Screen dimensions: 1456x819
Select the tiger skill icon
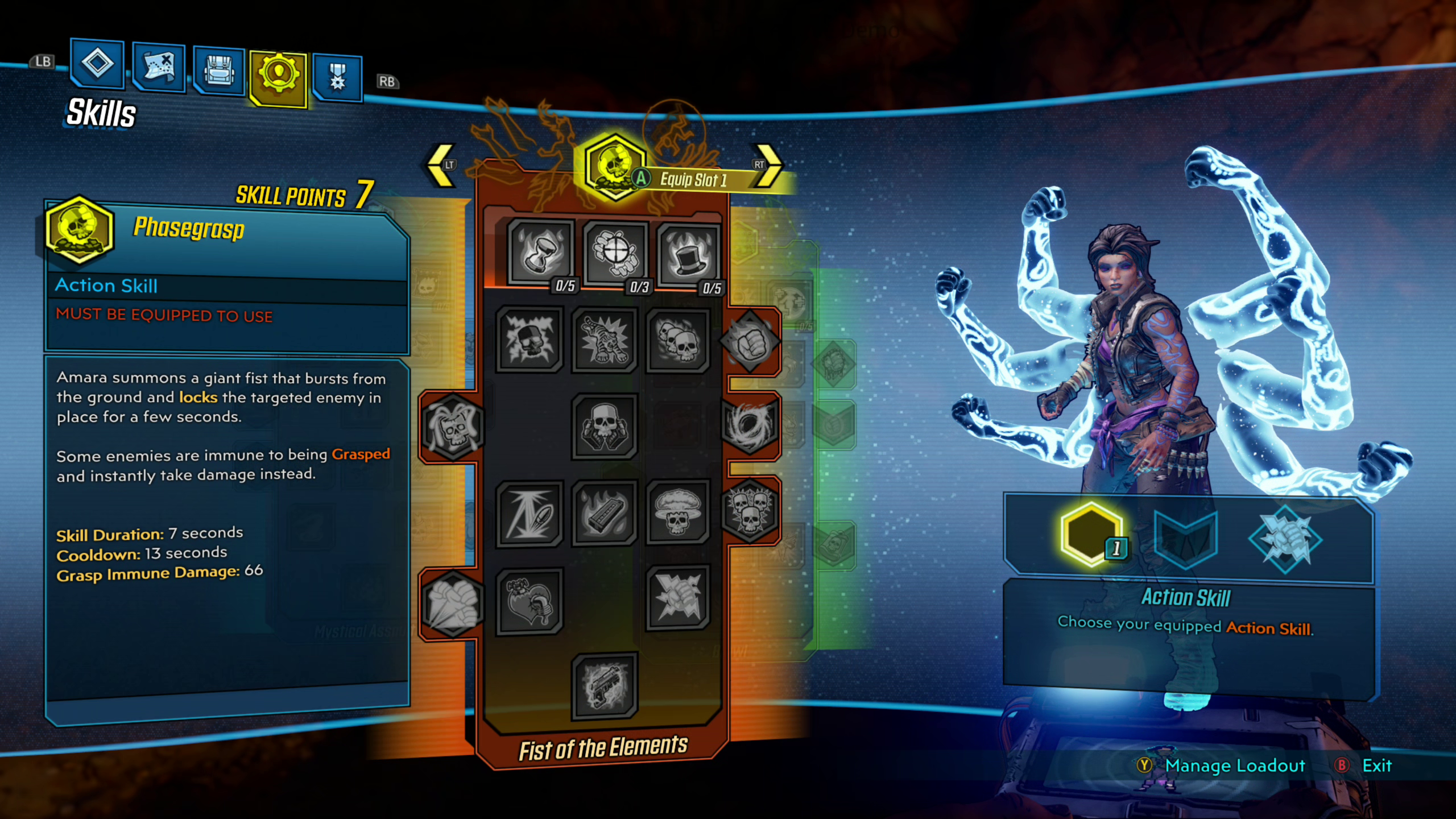tap(604, 340)
